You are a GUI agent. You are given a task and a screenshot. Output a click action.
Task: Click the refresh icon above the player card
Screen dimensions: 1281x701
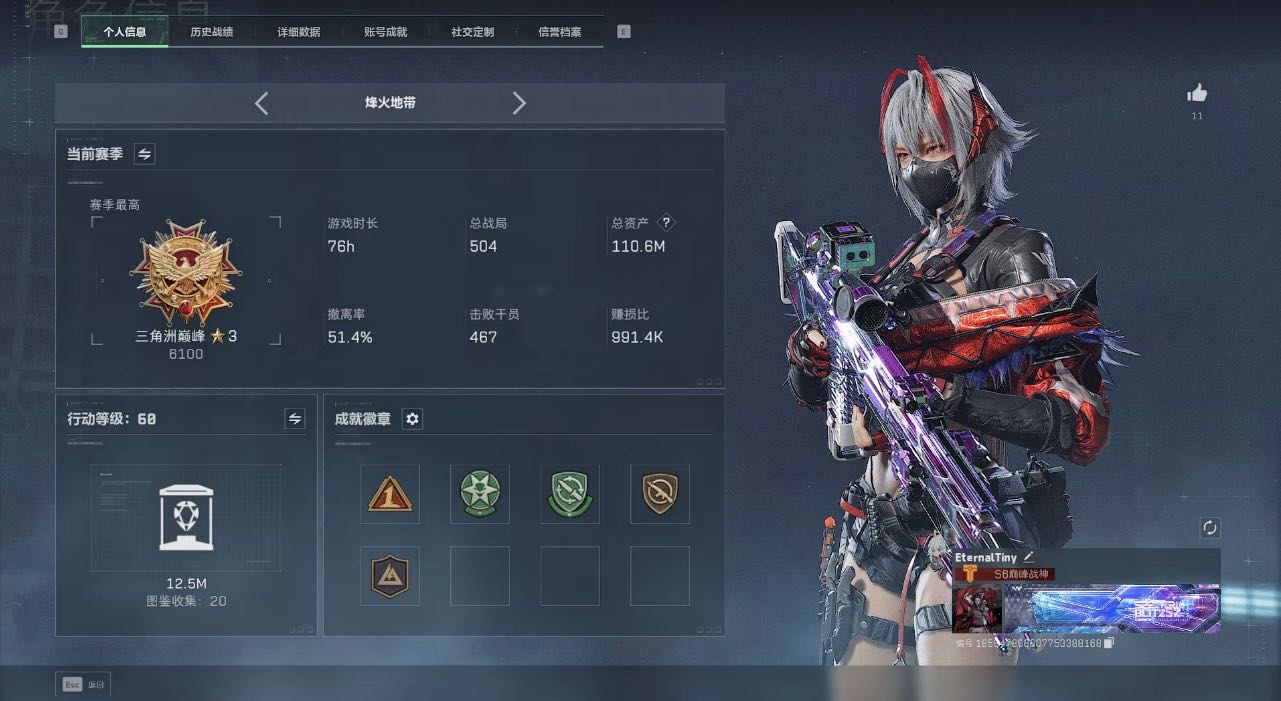click(x=1210, y=527)
